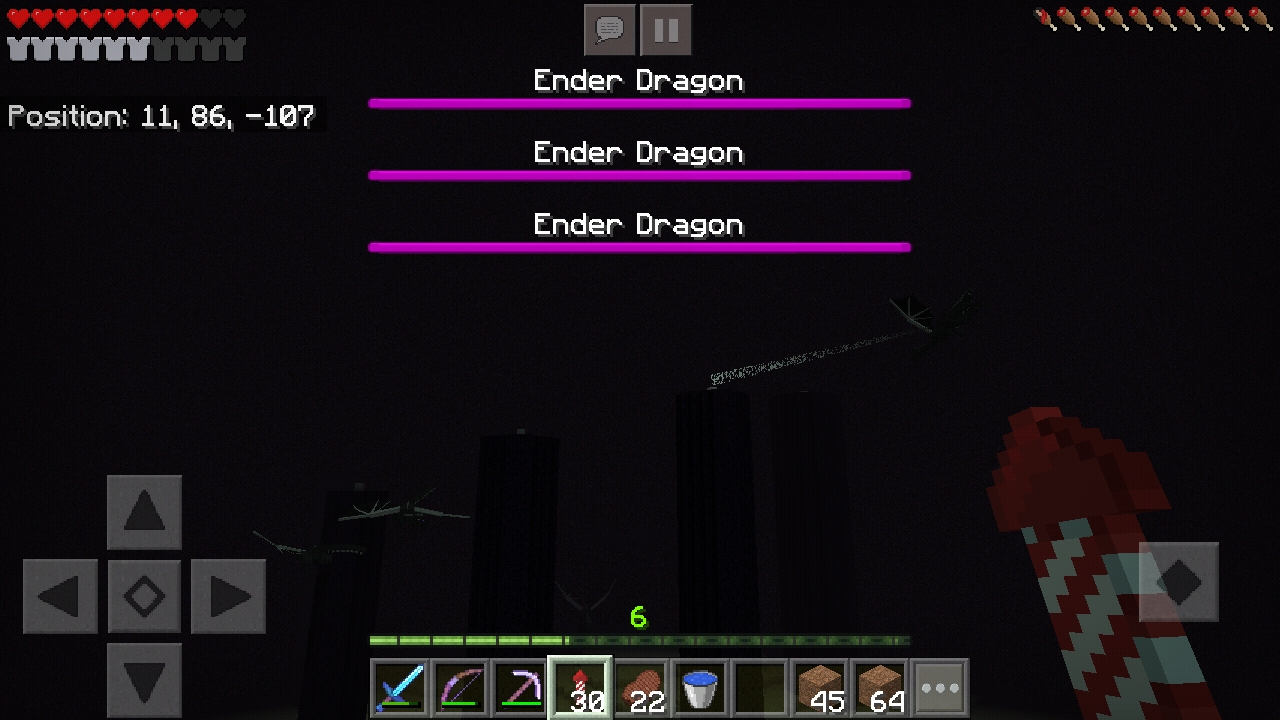Open the chat window
This screenshot has height=720, width=1280.
[609, 29]
